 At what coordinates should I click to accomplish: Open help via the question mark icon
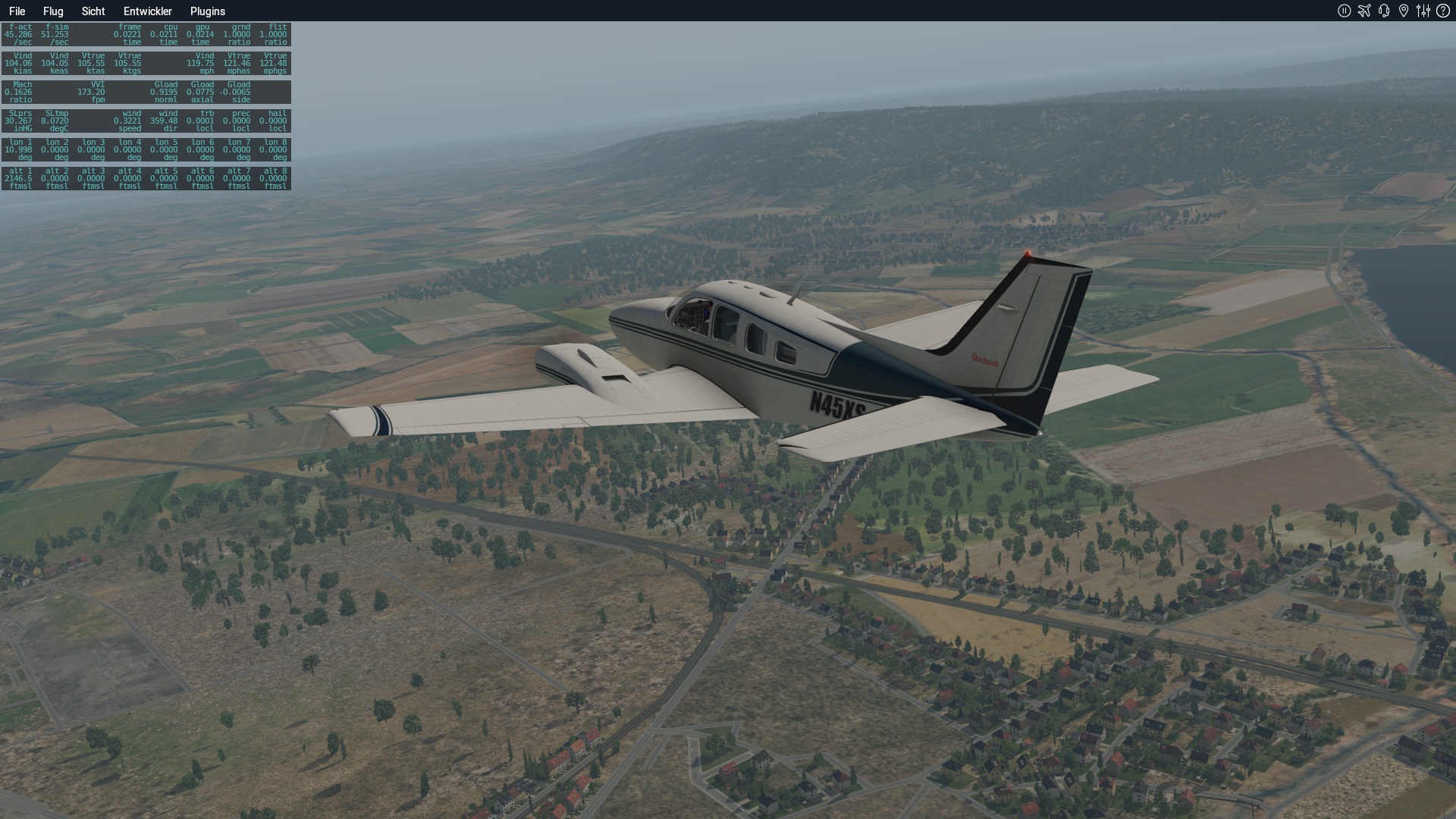pos(1443,11)
